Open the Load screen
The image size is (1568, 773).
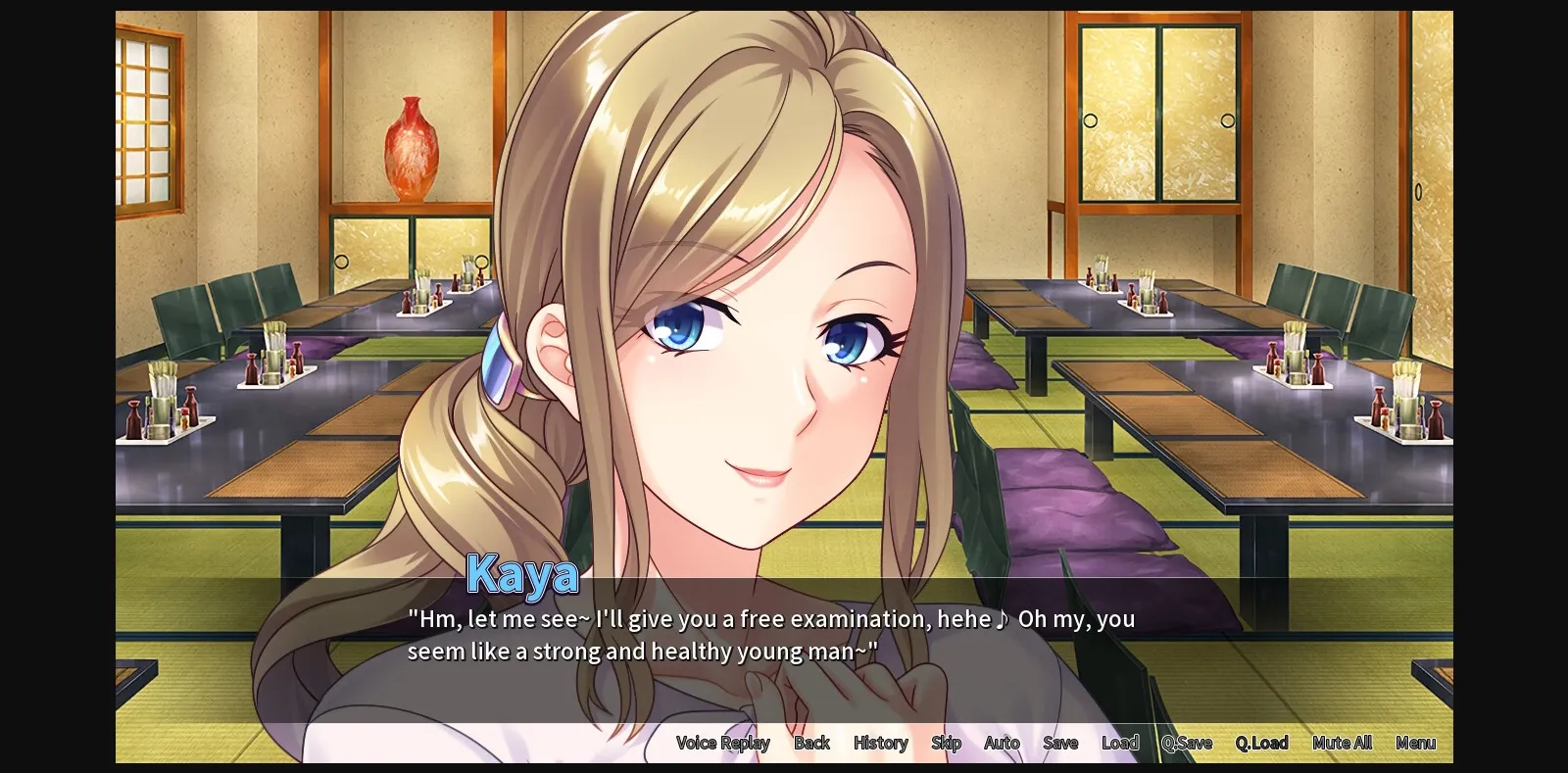(1120, 743)
